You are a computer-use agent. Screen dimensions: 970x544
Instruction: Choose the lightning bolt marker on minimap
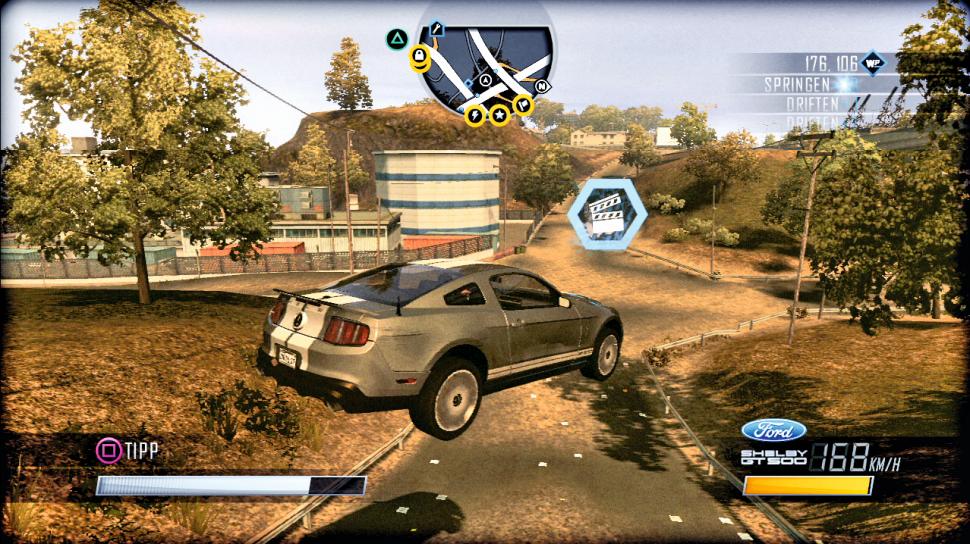[475, 116]
